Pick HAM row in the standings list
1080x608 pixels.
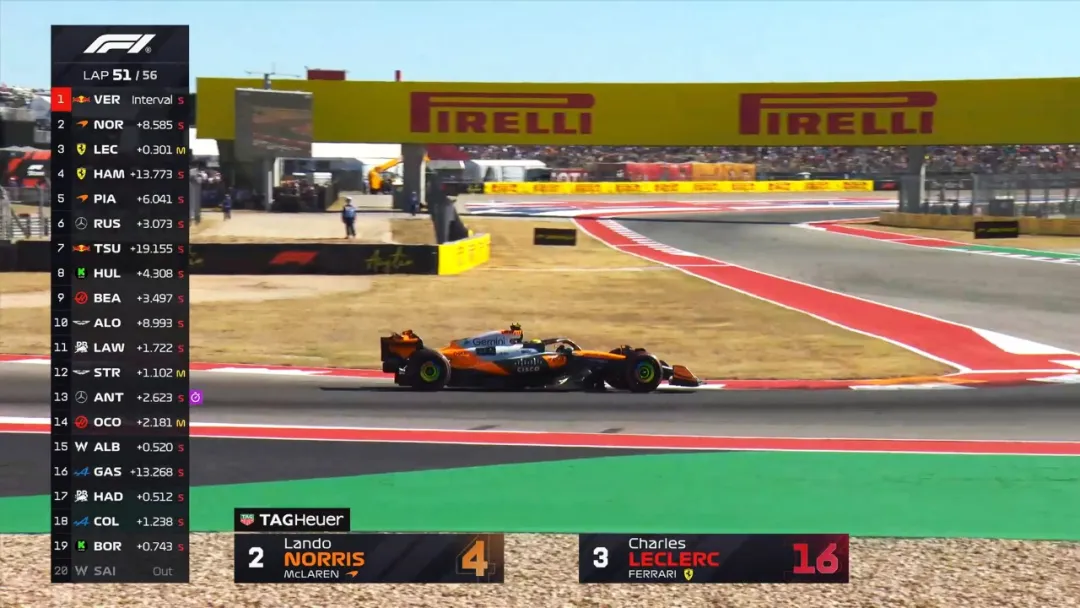pyautogui.click(x=120, y=174)
